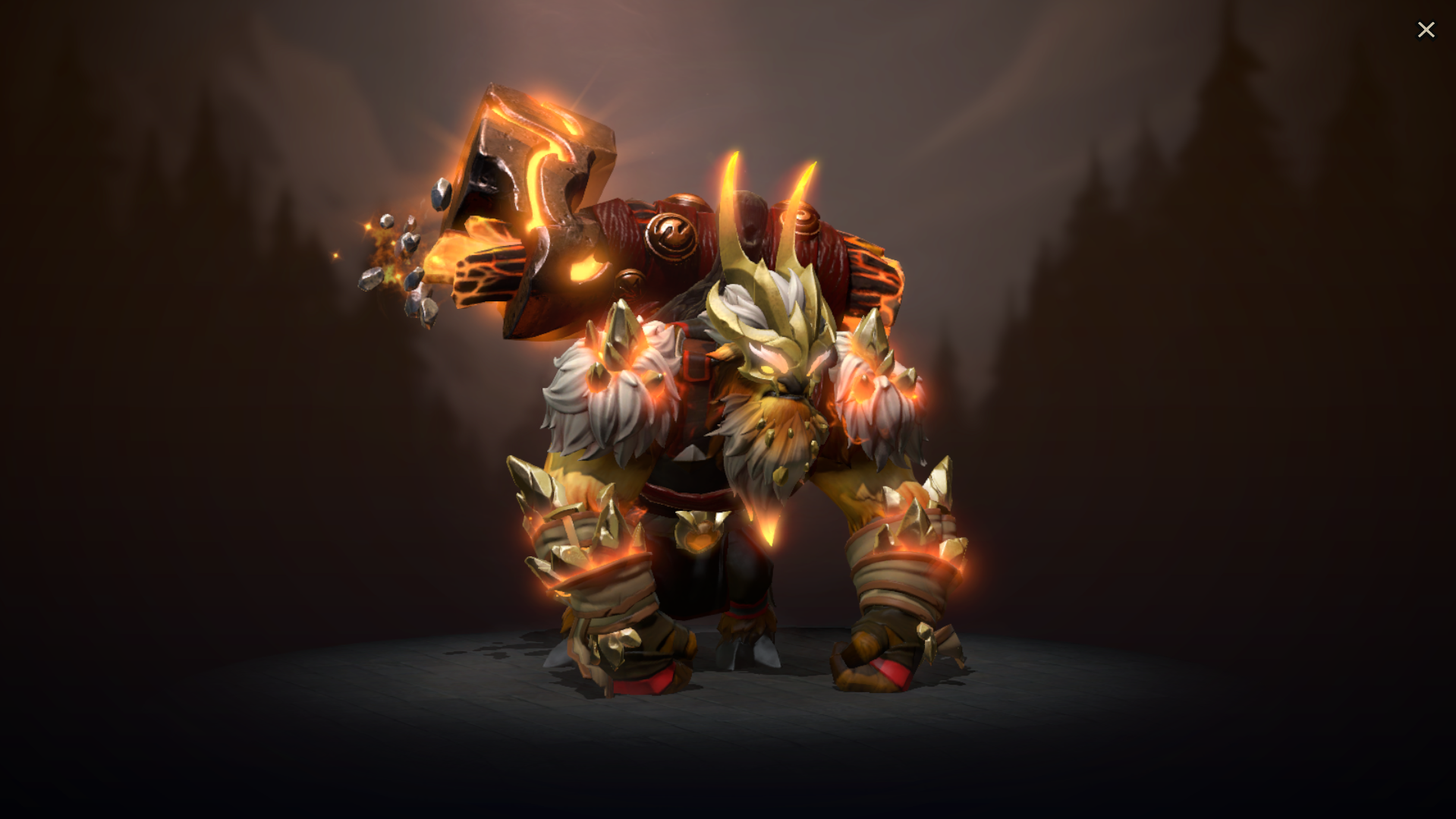
Task: Close the hero preview with the X
Action: pyautogui.click(x=1426, y=29)
